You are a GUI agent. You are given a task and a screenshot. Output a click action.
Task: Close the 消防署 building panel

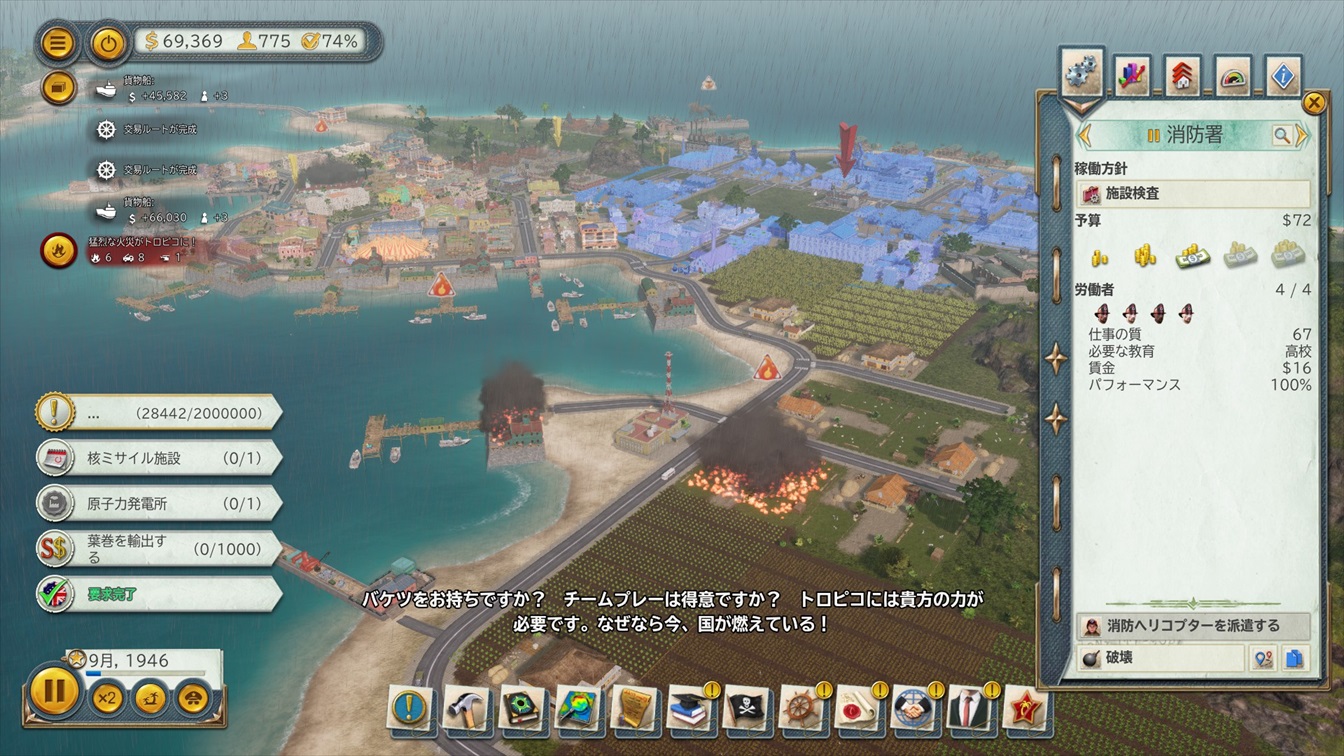[x=1314, y=102]
